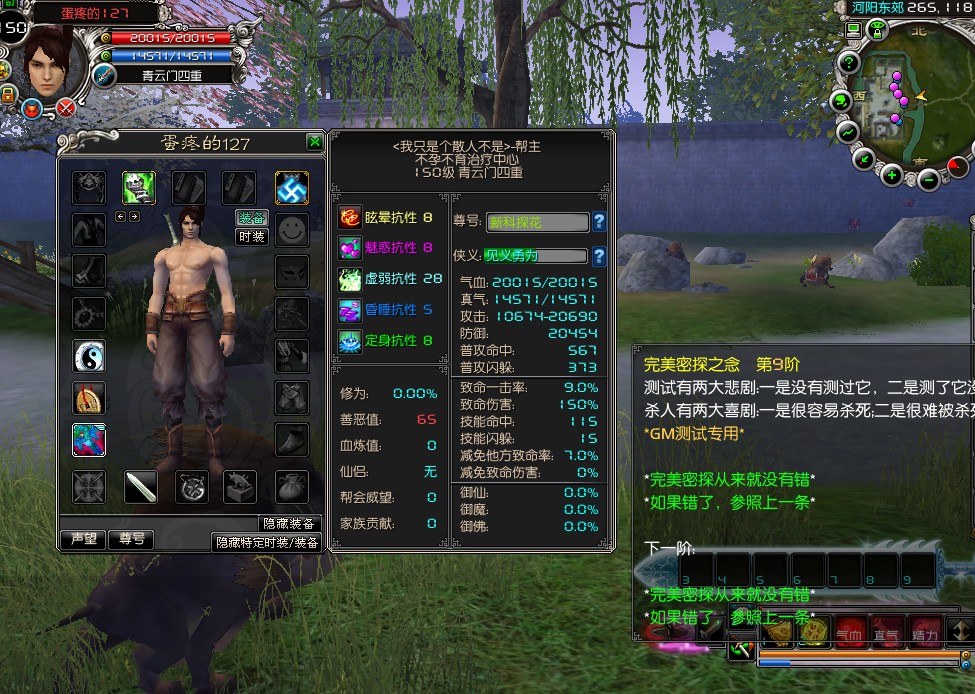Rotate character model left with arrow button
The image size is (975, 694).
(x=120, y=216)
